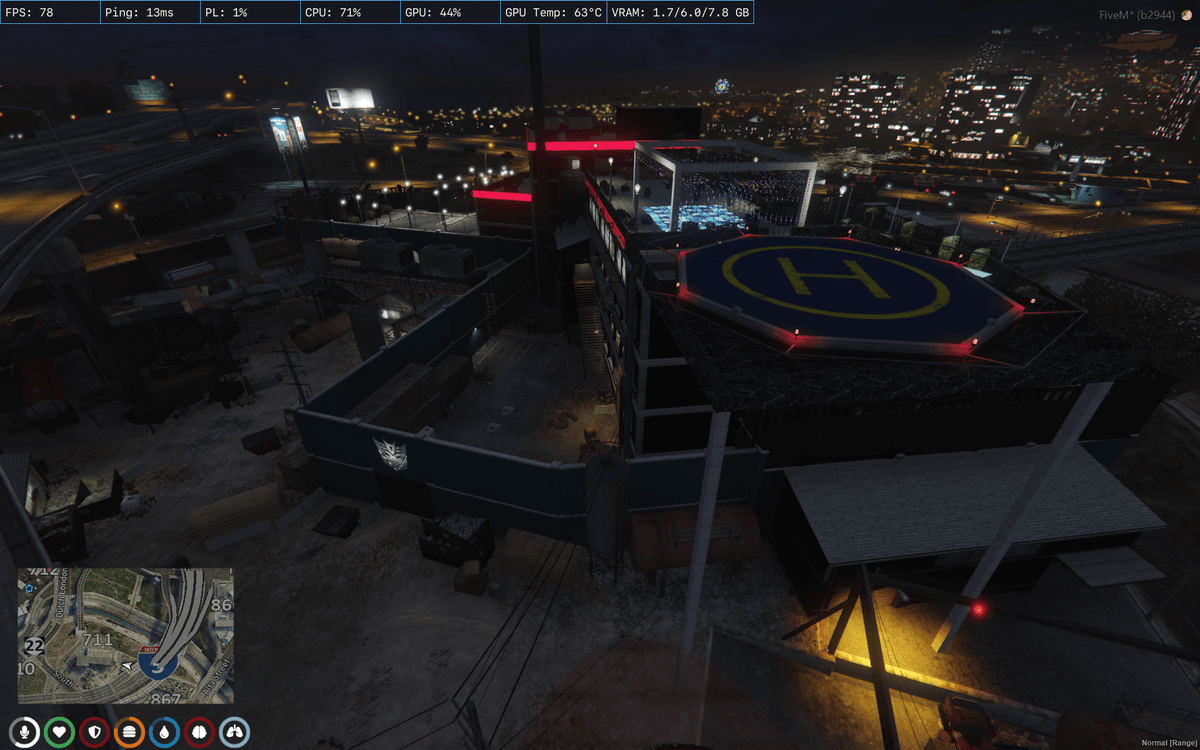Click the orange burger hunger icon
Viewport: 1200px width, 750px height.
click(x=130, y=732)
